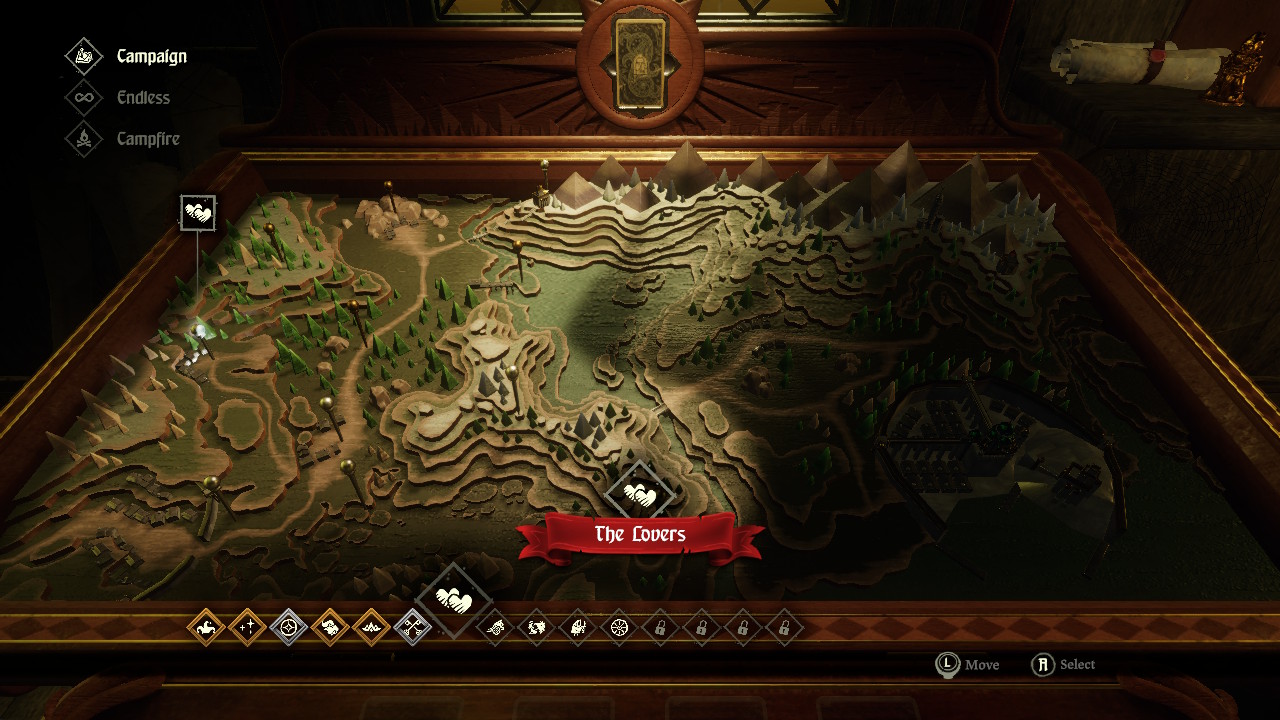Click the hearts flag marker on the map
This screenshot has height=720, width=1280.
click(x=198, y=213)
